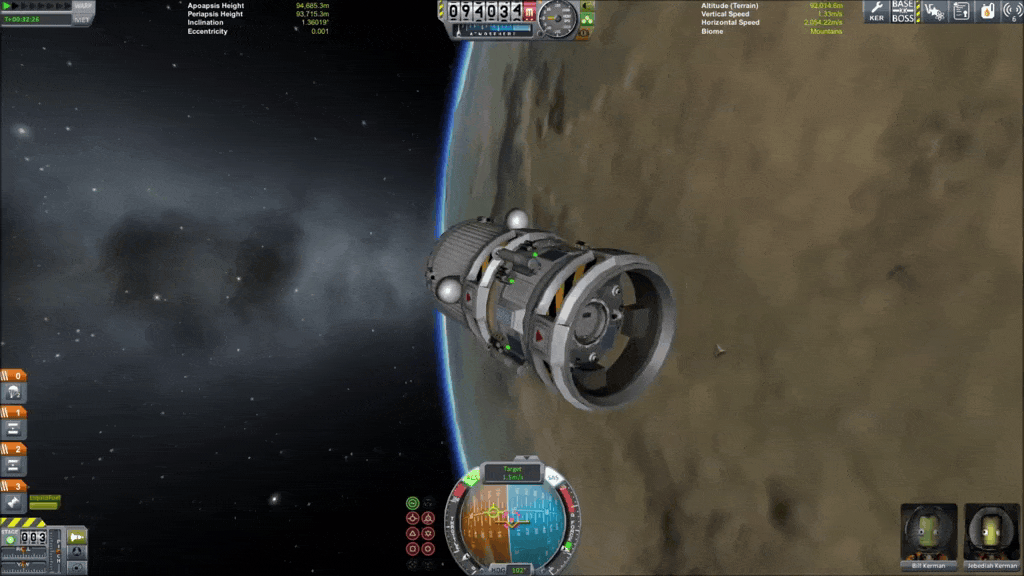Open the comms signal network button
1024x576 pixels.
[x=1012, y=11]
